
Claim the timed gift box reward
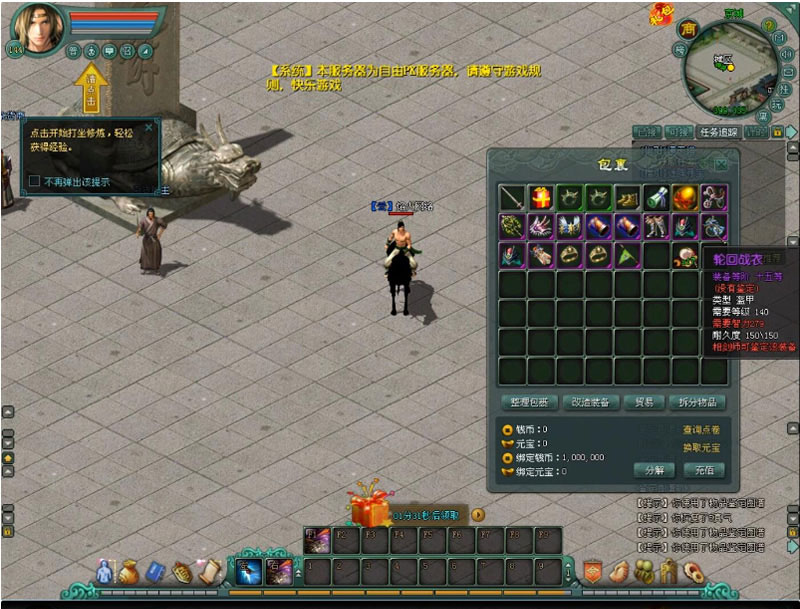click(368, 509)
